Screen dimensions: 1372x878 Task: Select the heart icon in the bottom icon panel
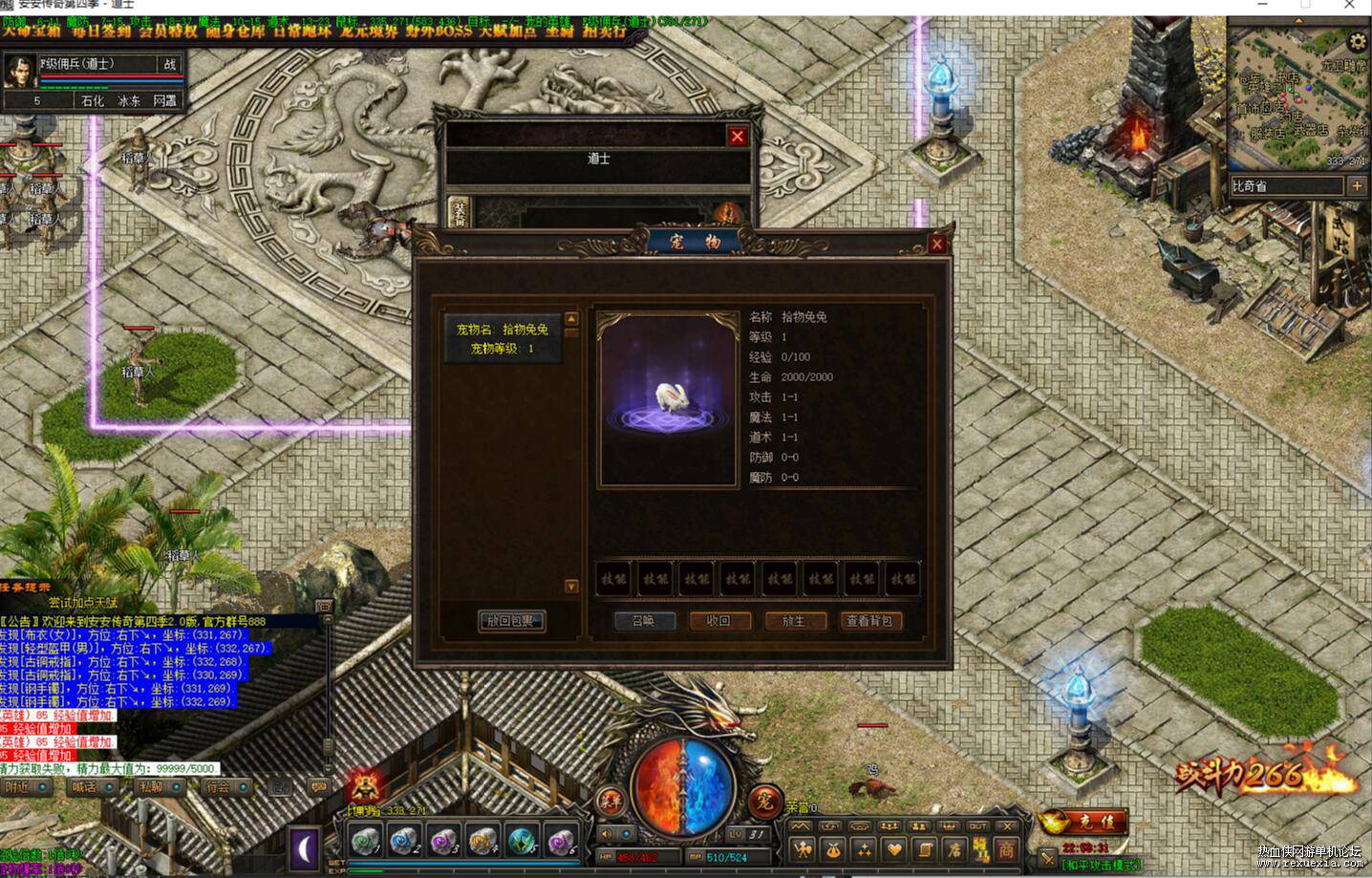click(x=892, y=850)
